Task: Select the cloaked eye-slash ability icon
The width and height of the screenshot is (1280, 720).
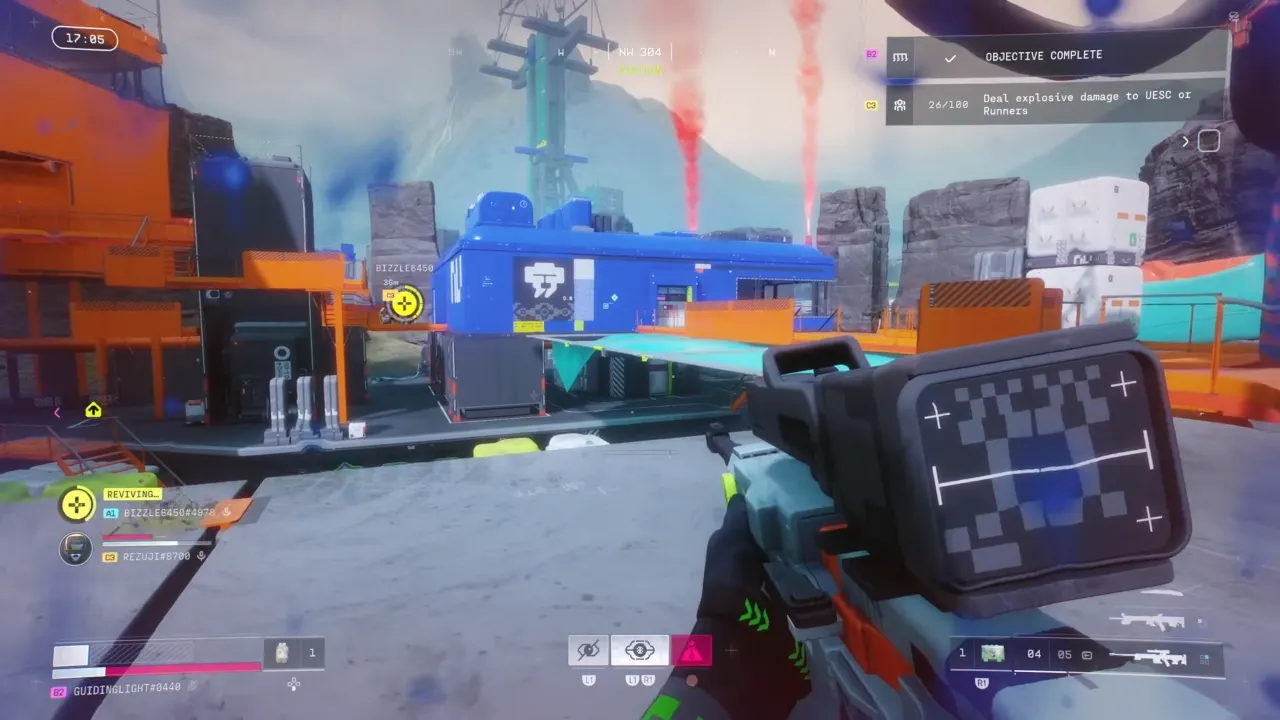Action: pos(588,649)
